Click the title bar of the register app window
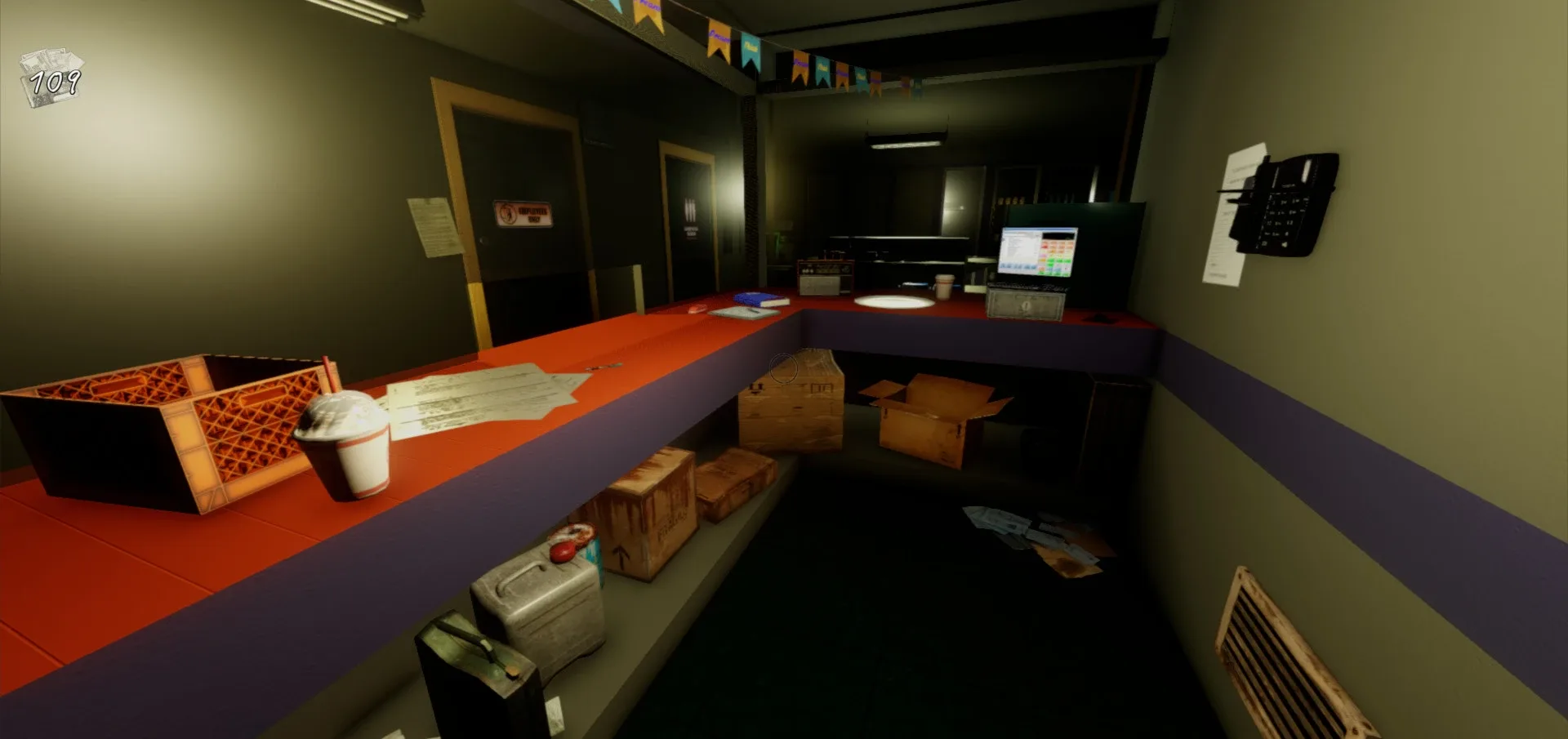Viewport: 1568px width, 739px height. pyautogui.click(x=1037, y=230)
